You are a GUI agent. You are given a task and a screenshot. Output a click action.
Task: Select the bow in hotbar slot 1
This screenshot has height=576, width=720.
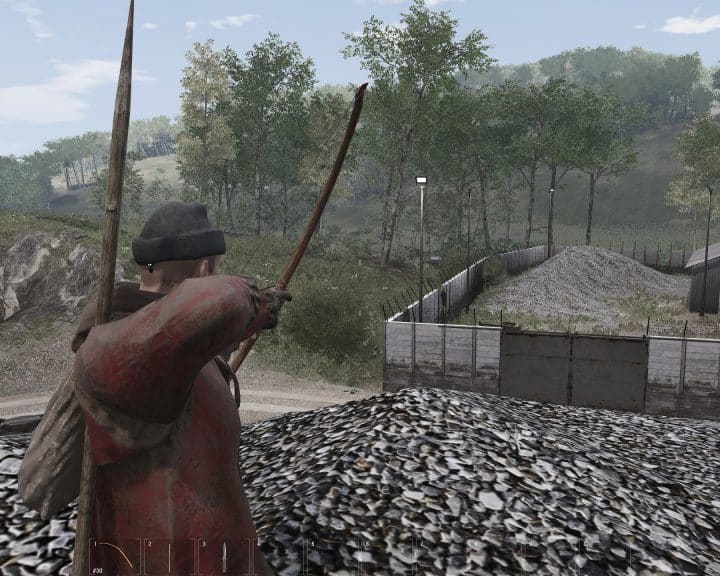point(116,556)
